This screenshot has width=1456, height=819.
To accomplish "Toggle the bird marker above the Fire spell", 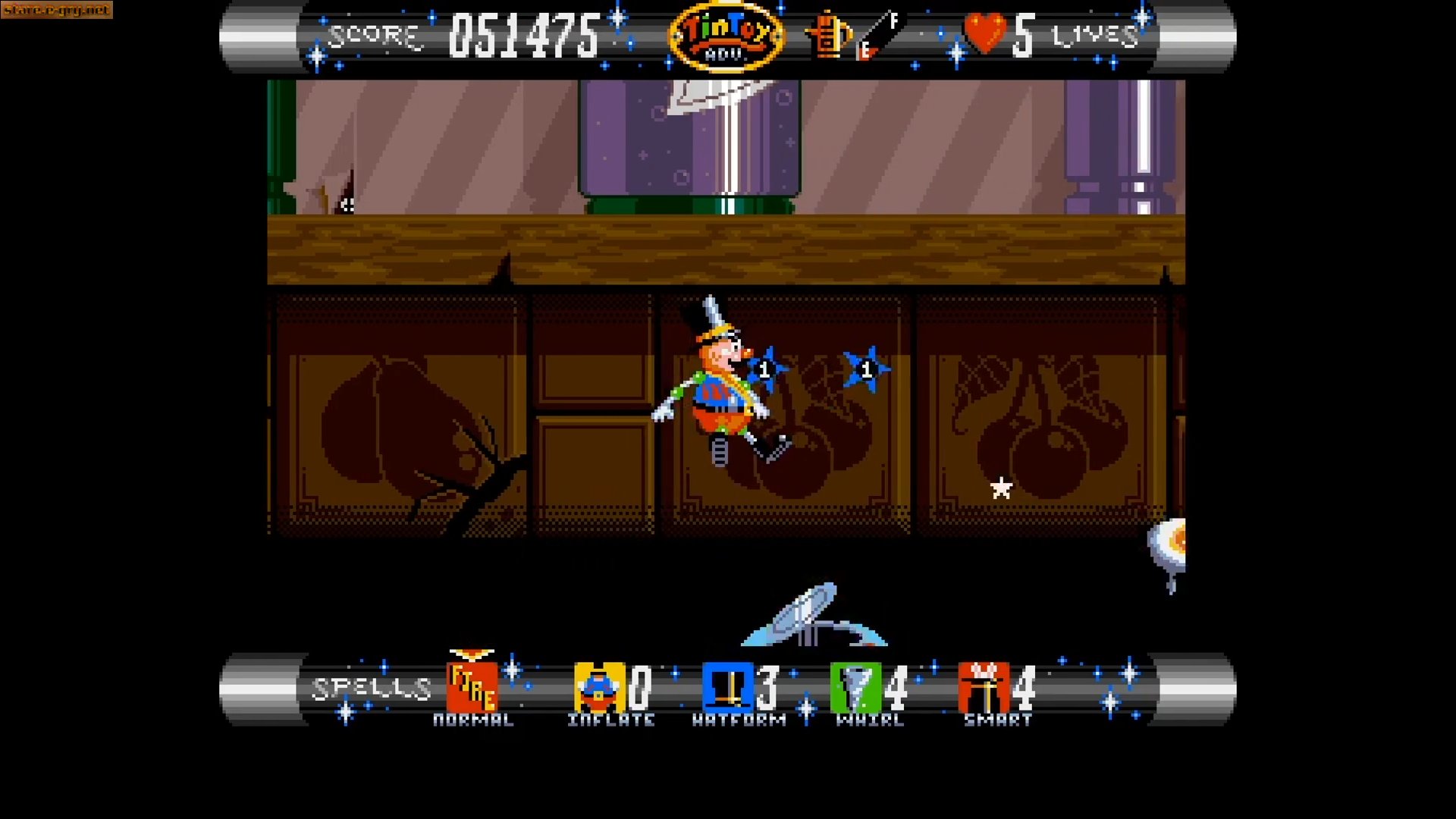I will pos(470,654).
